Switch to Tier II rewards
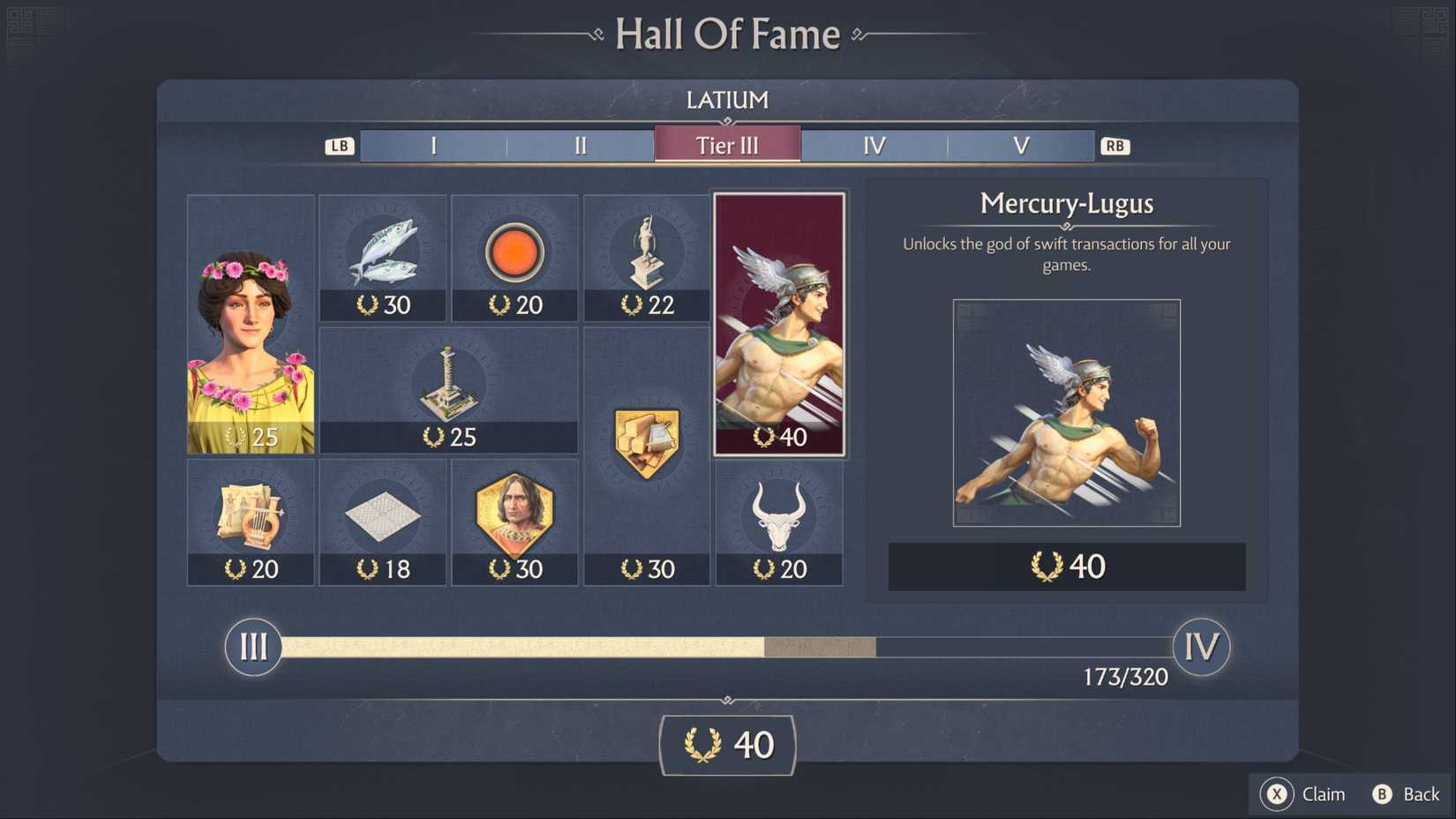Image resolution: width=1456 pixels, height=819 pixels. click(x=580, y=145)
